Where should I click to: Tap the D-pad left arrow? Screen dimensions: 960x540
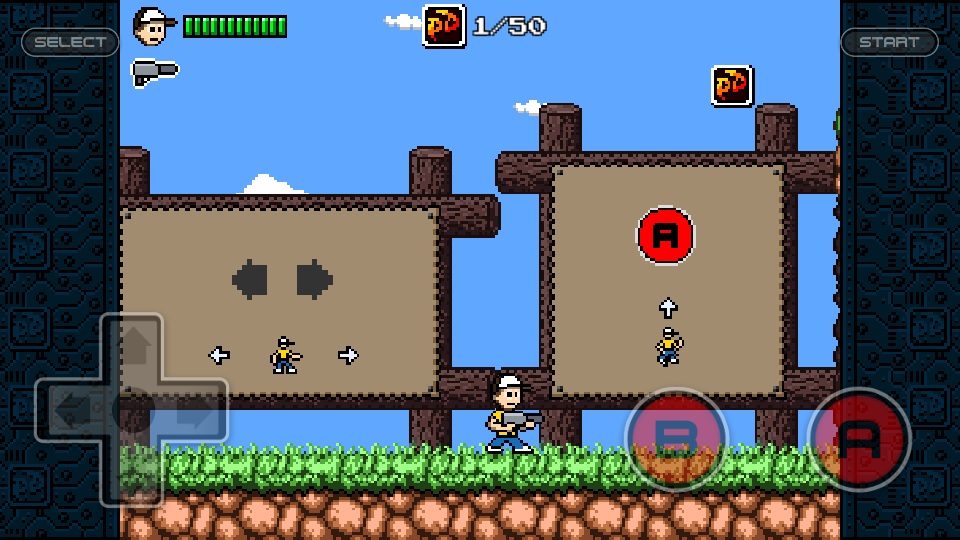tap(70, 410)
